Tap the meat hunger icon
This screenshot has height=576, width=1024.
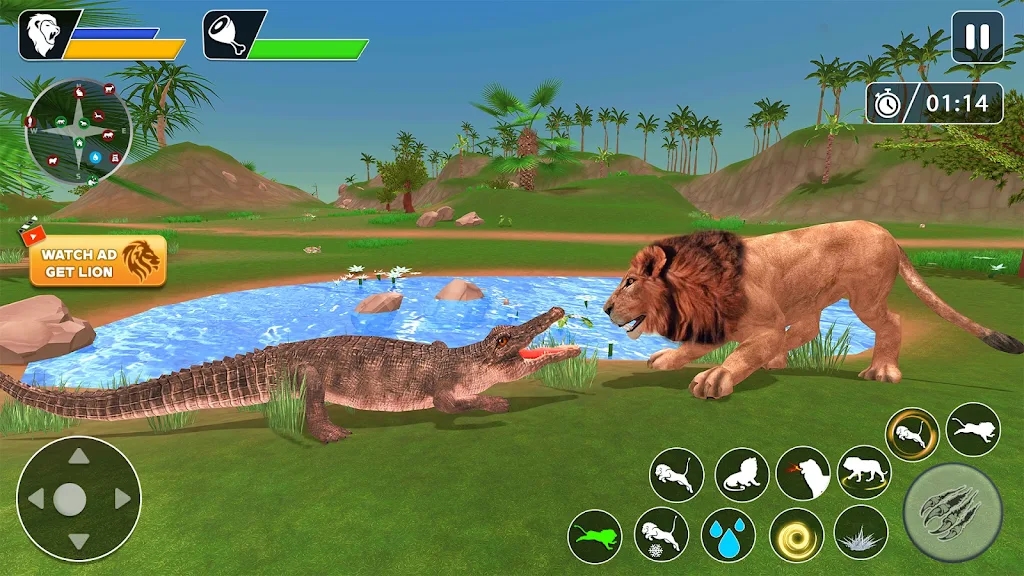229,36
